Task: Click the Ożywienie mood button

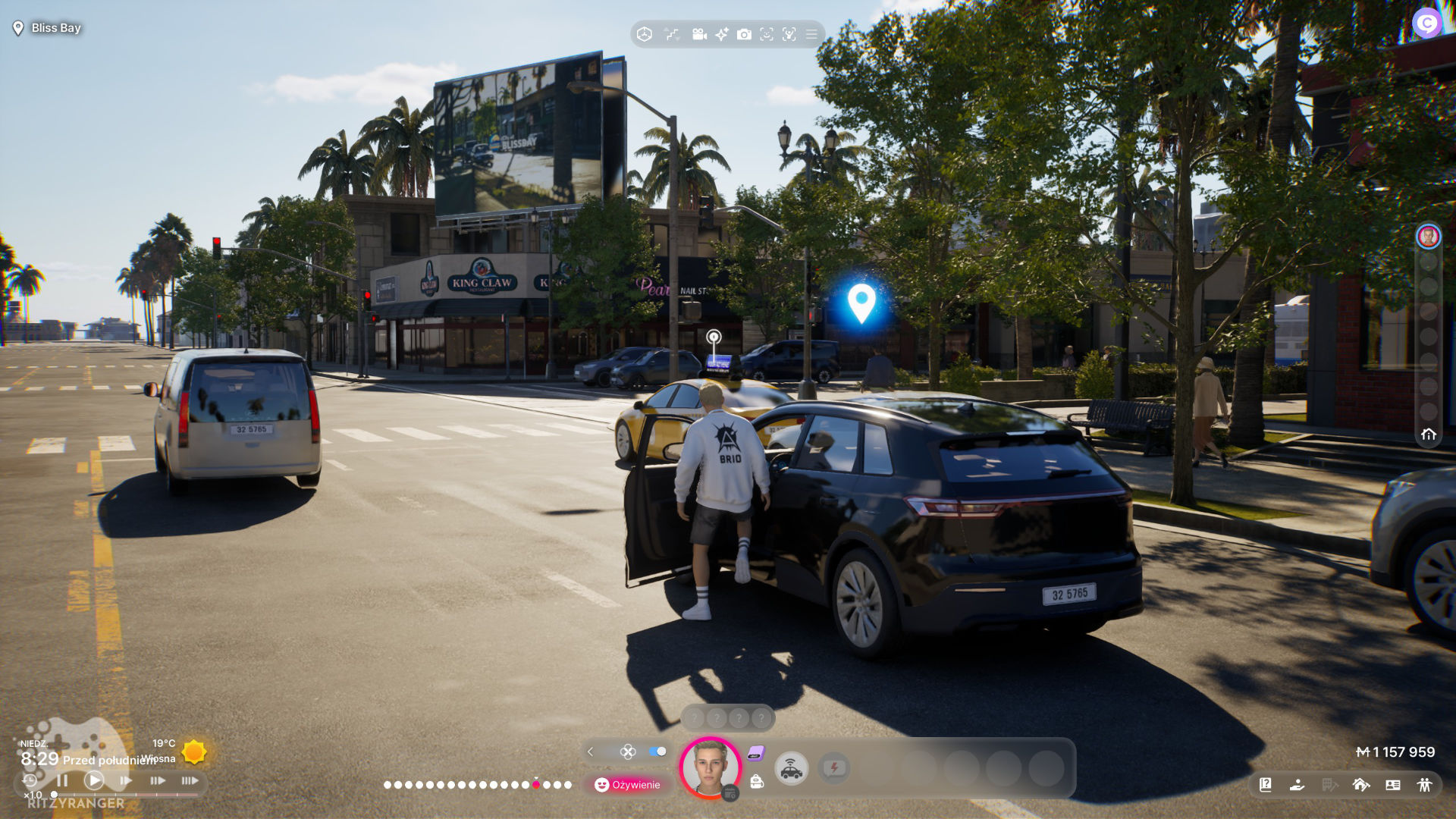Action: click(628, 785)
